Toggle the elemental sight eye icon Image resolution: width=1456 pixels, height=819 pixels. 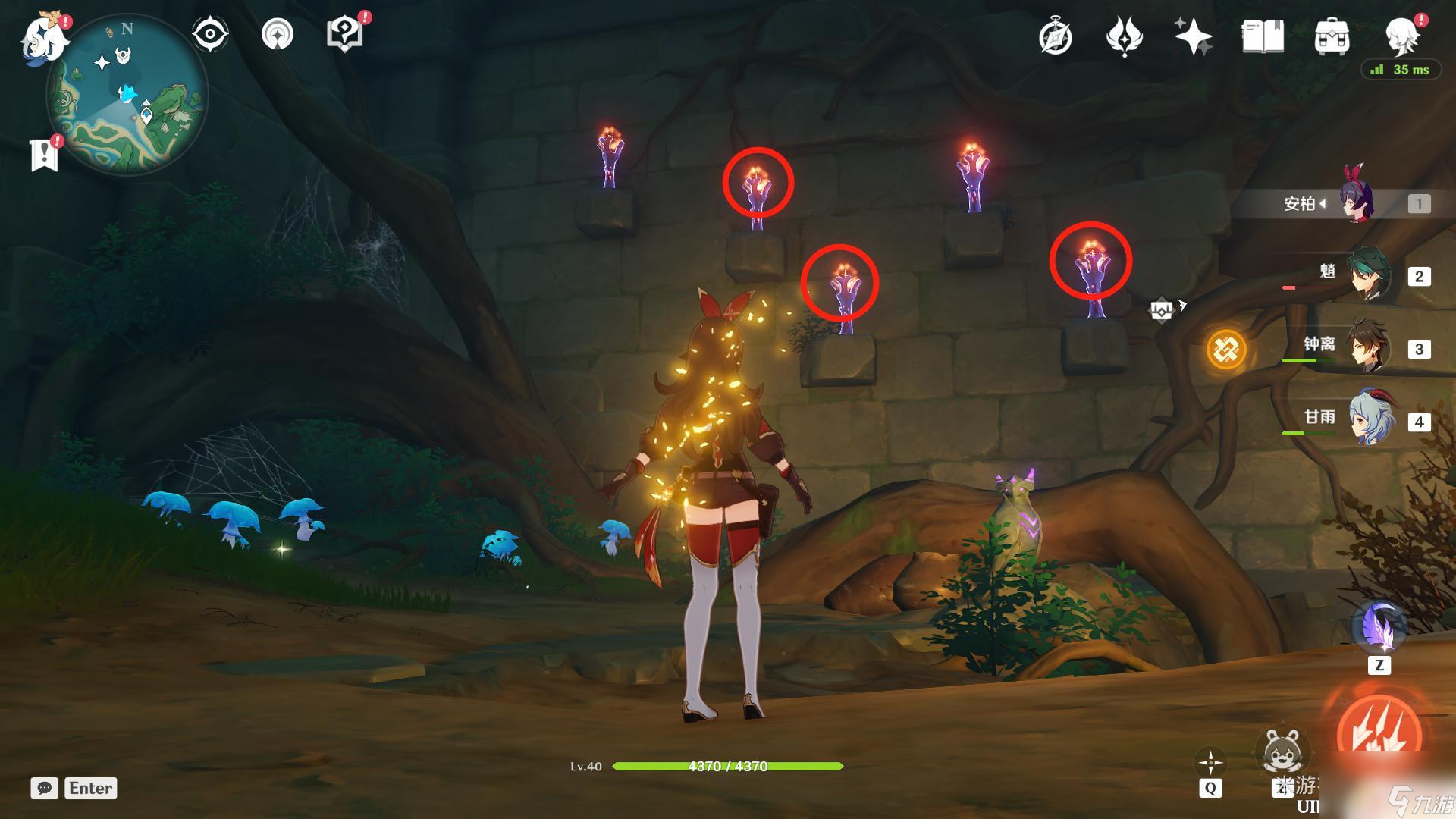pyautogui.click(x=209, y=35)
